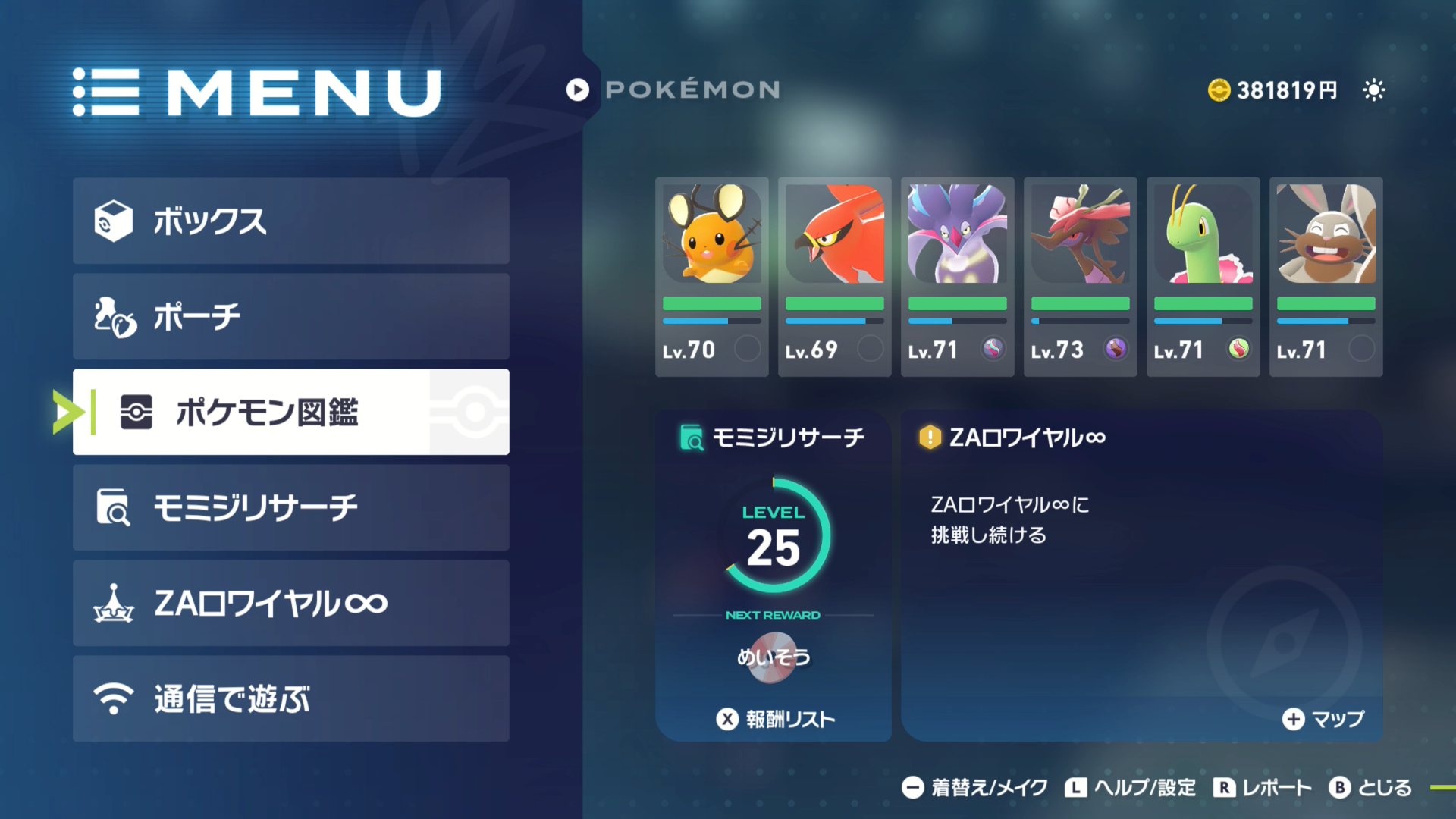Pick the Lv.73 Scolipede party card
The image size is (1456, 819).
[1080, 277]
